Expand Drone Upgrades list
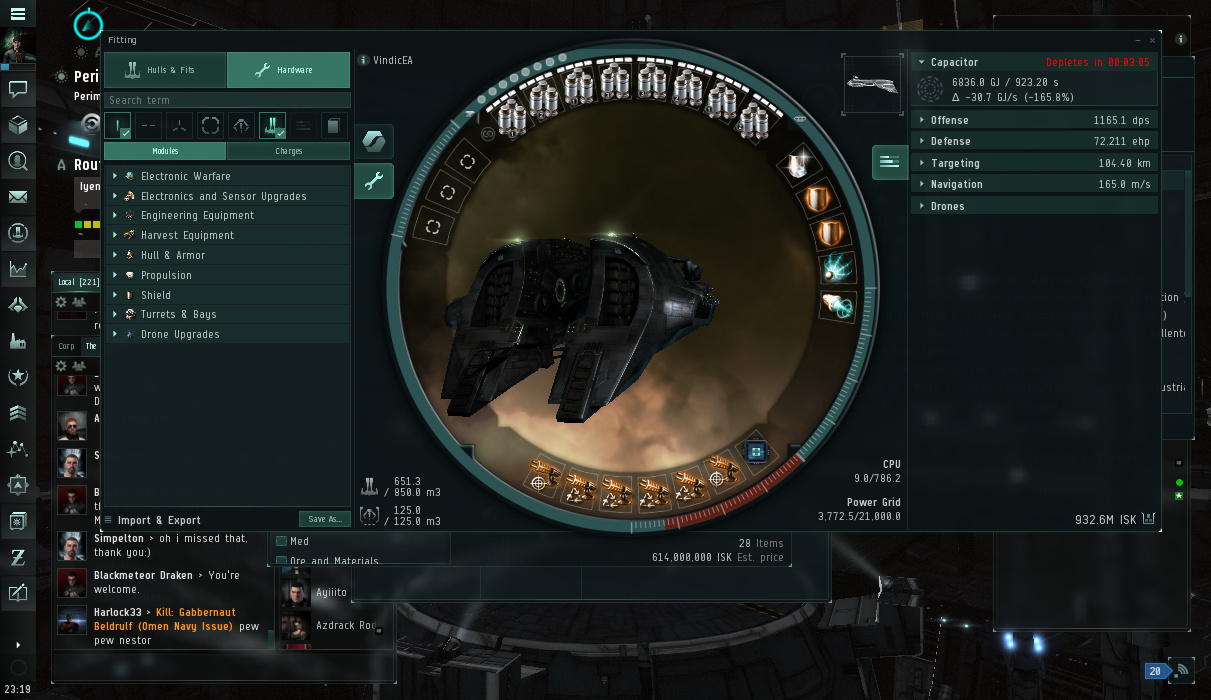 coord(180,334)
